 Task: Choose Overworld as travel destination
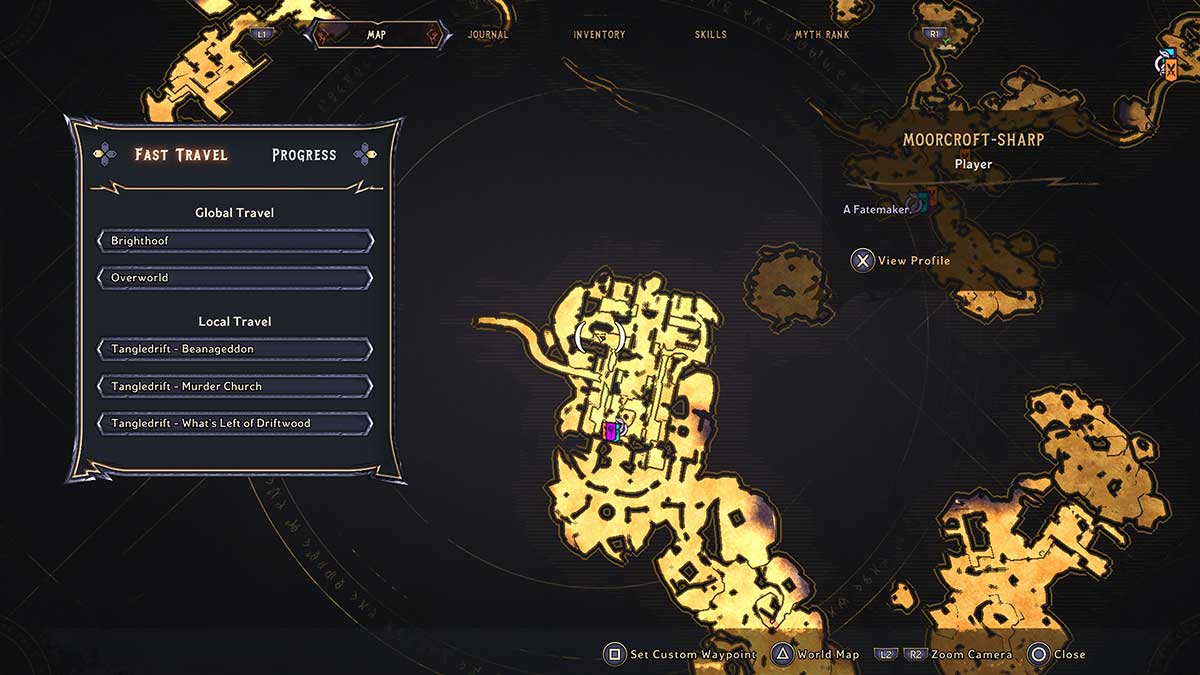(235, 277)
